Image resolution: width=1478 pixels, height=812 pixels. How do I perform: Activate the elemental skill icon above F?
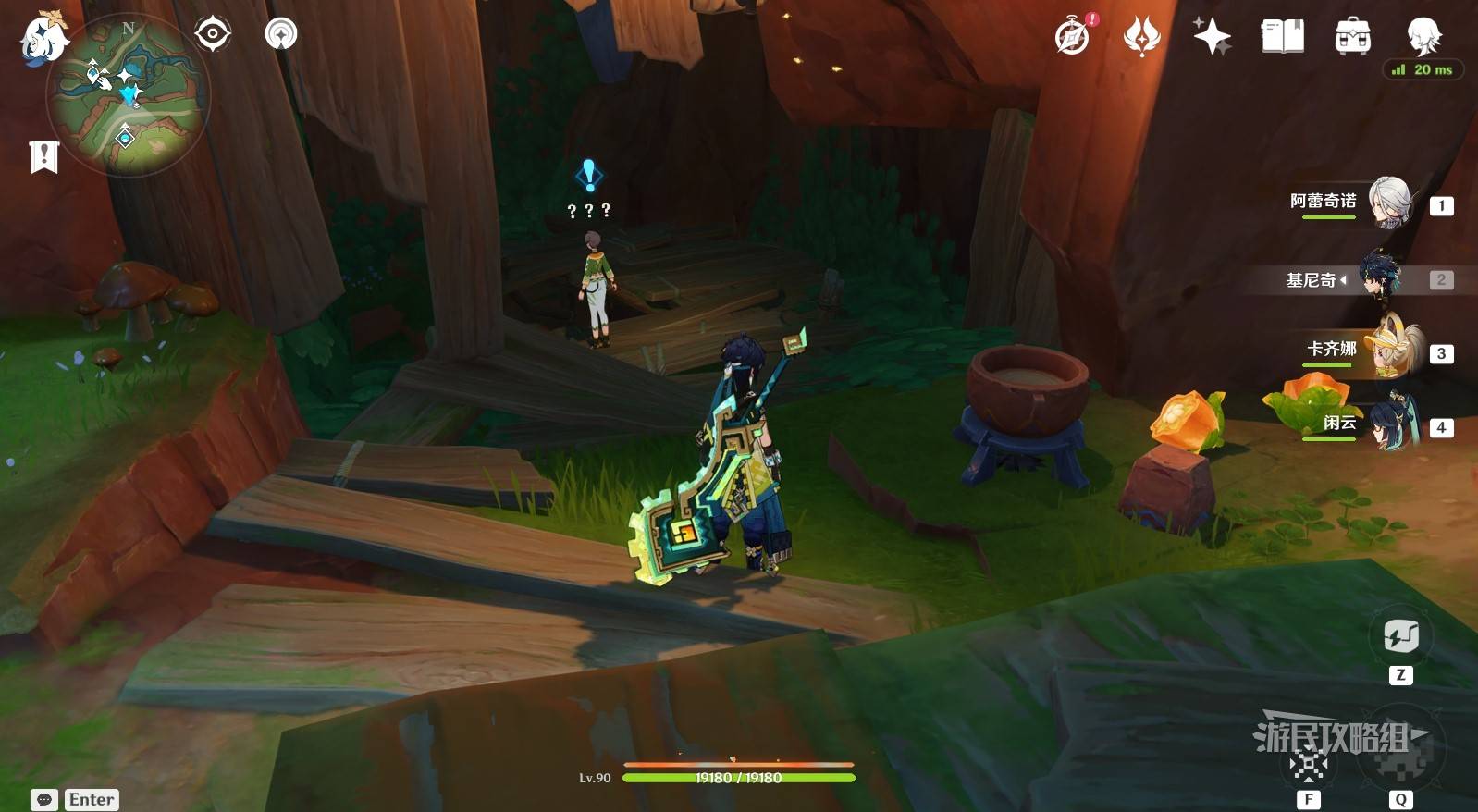[x=1308, y=764]
